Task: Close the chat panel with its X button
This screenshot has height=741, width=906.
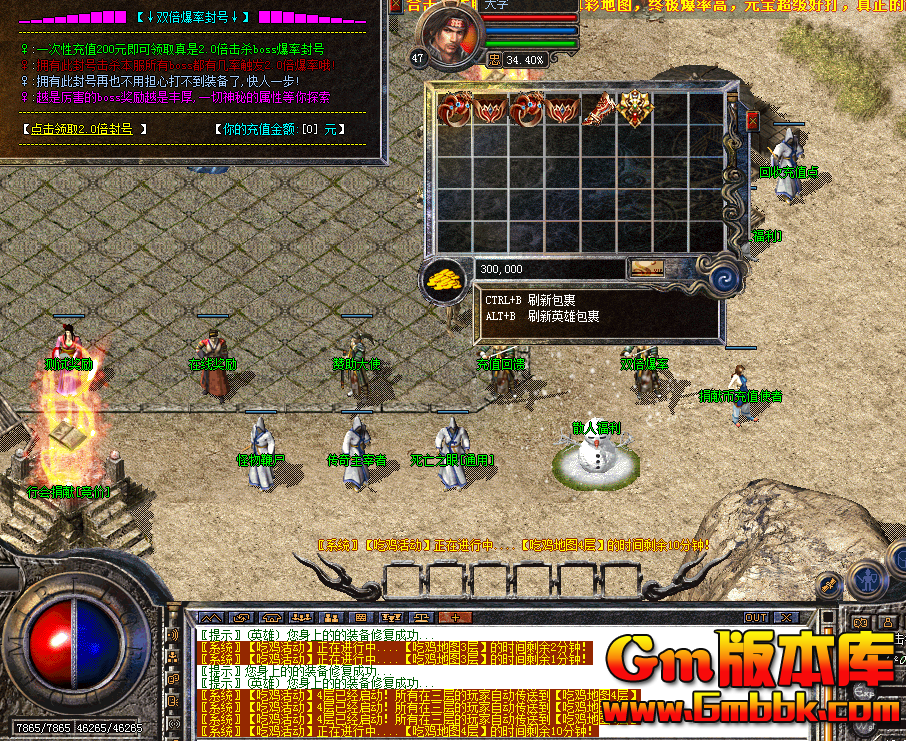Action: [x=787, y=617]
